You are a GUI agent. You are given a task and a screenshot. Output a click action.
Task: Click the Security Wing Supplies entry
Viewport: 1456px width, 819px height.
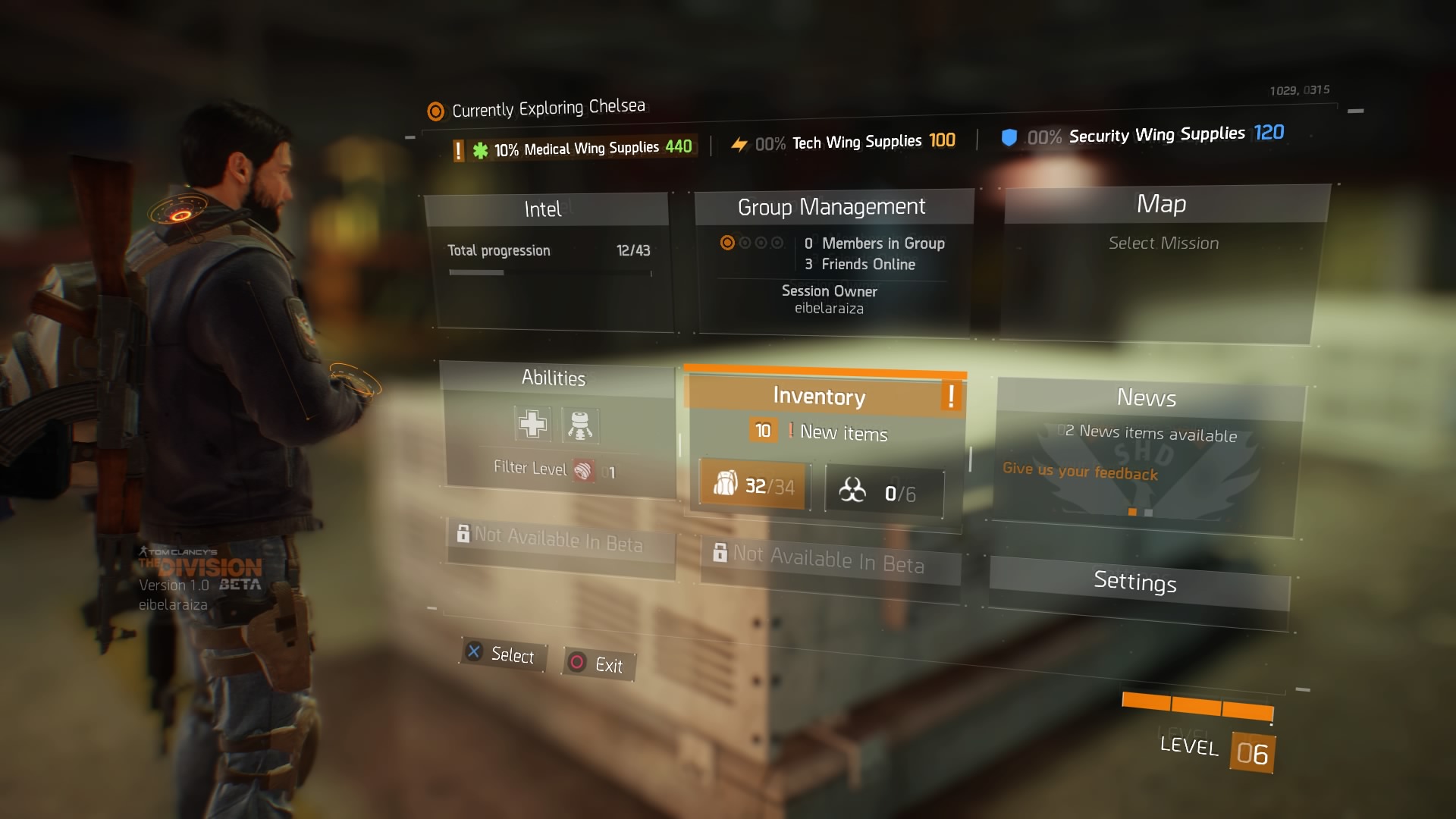pyautogui.click(x=1156, y=135)
